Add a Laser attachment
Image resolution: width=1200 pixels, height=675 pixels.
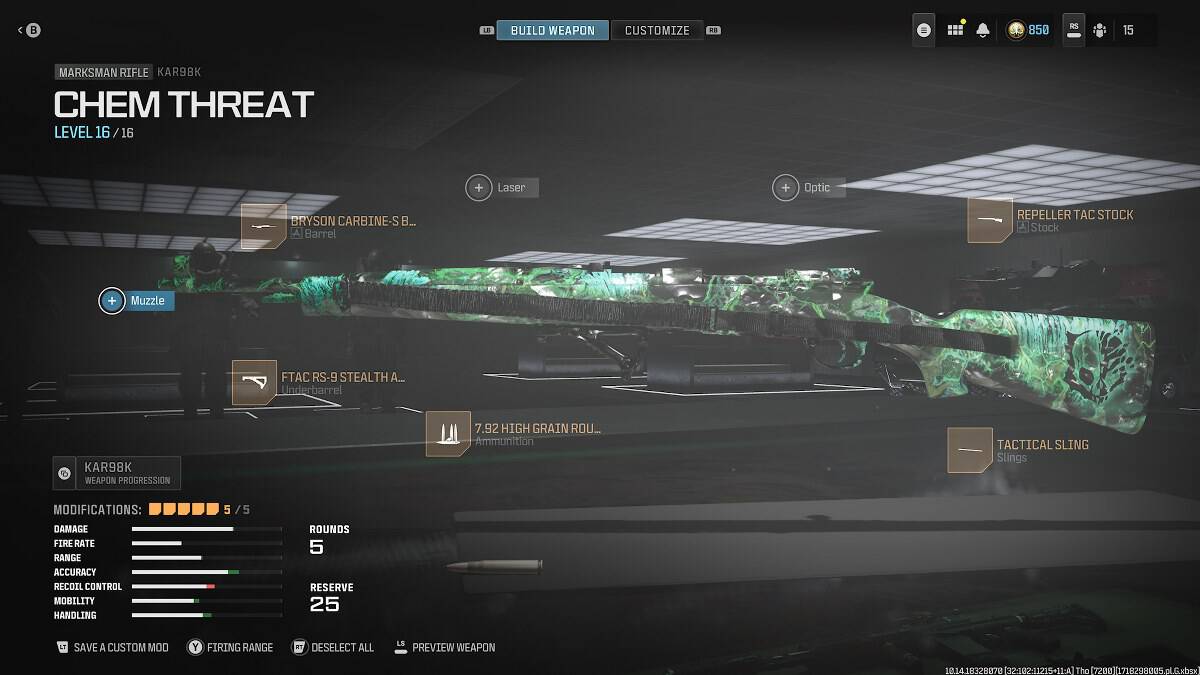click(x=479, y=187)
